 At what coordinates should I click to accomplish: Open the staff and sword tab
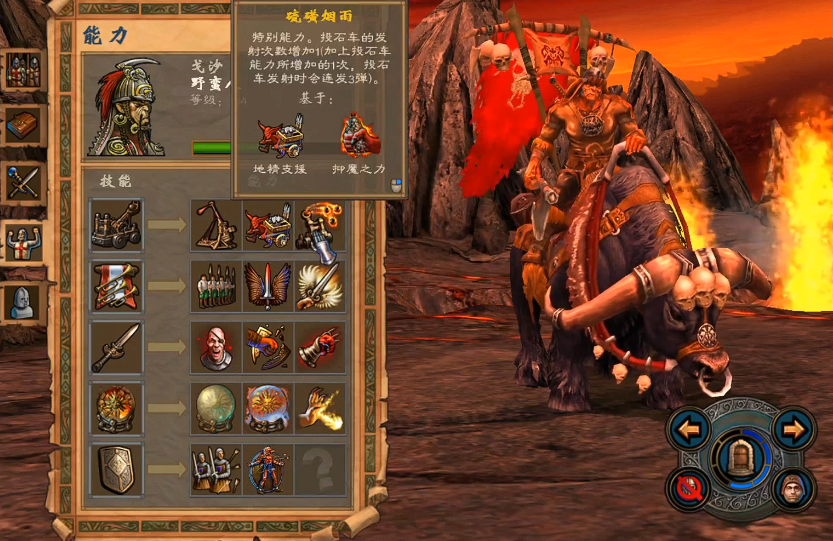click(x=22, y=184)
